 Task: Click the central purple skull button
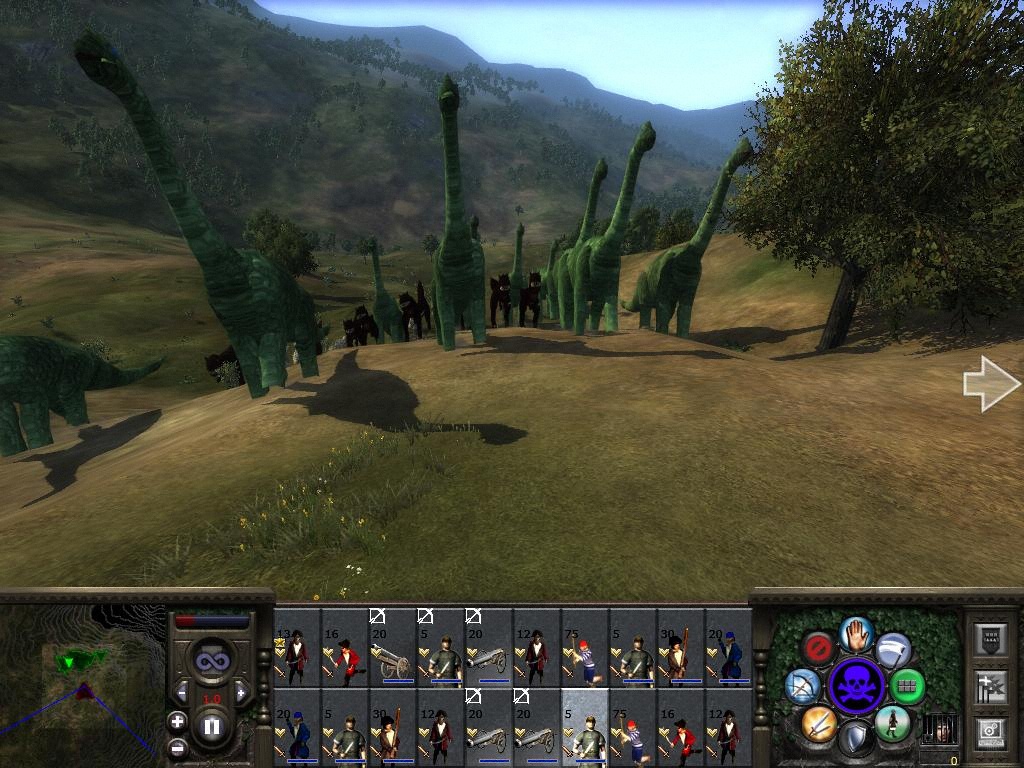(x=857, y=686)
